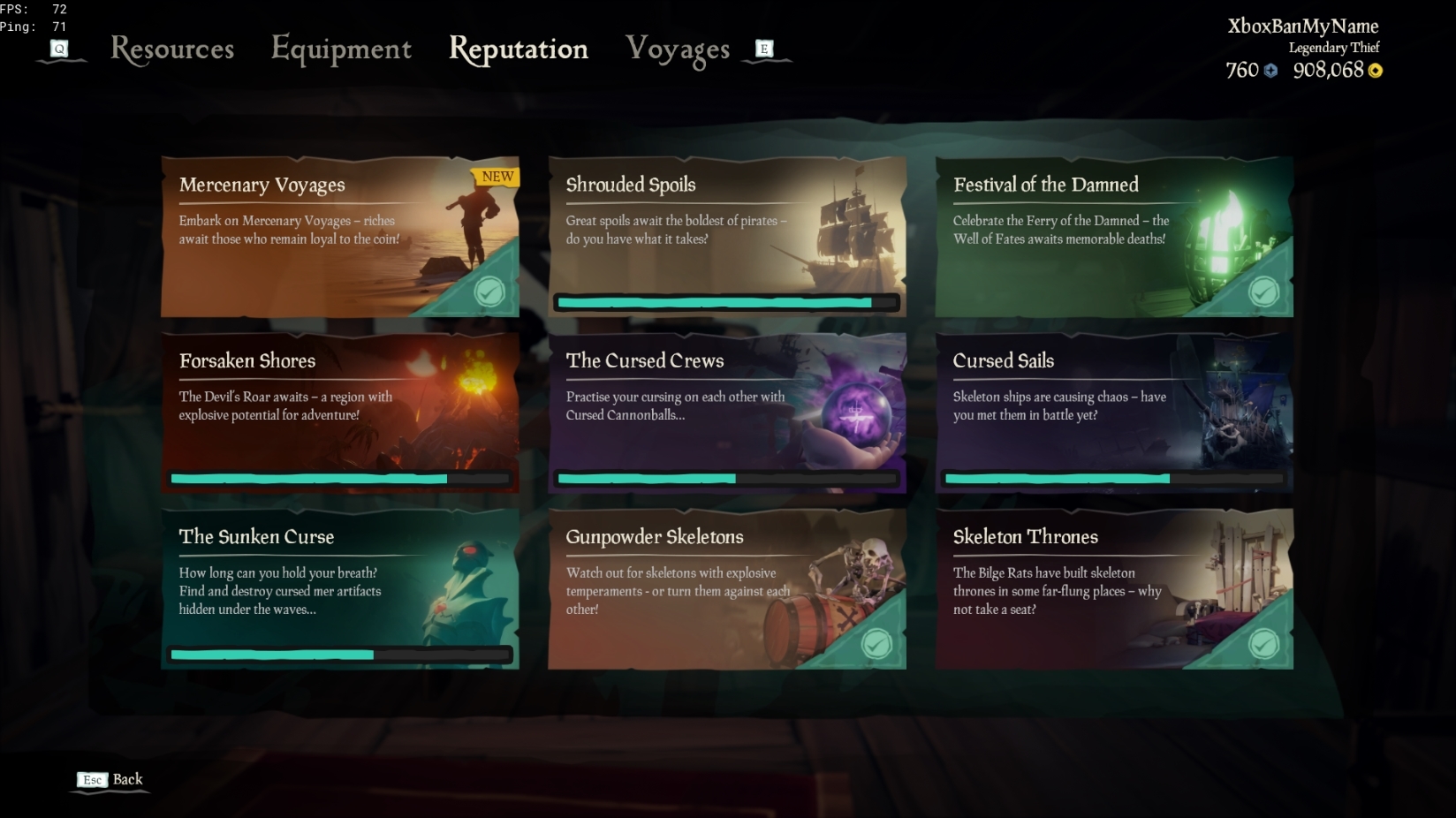The height and width of the screenshot is (818, 1456).
Task: Click the Back button
Action: tap(126, 779)
